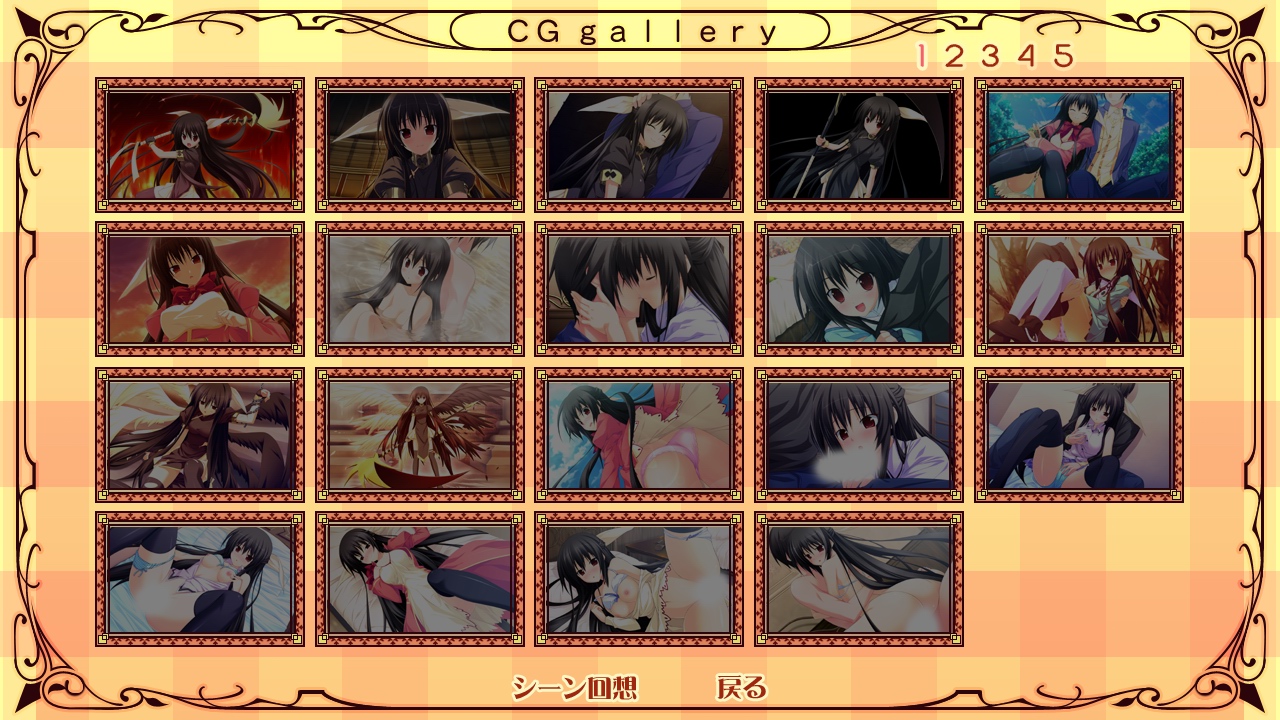Switch to gallery page 2
Image resolution: width=1280 pixels, height=720 pixels.
954,56
